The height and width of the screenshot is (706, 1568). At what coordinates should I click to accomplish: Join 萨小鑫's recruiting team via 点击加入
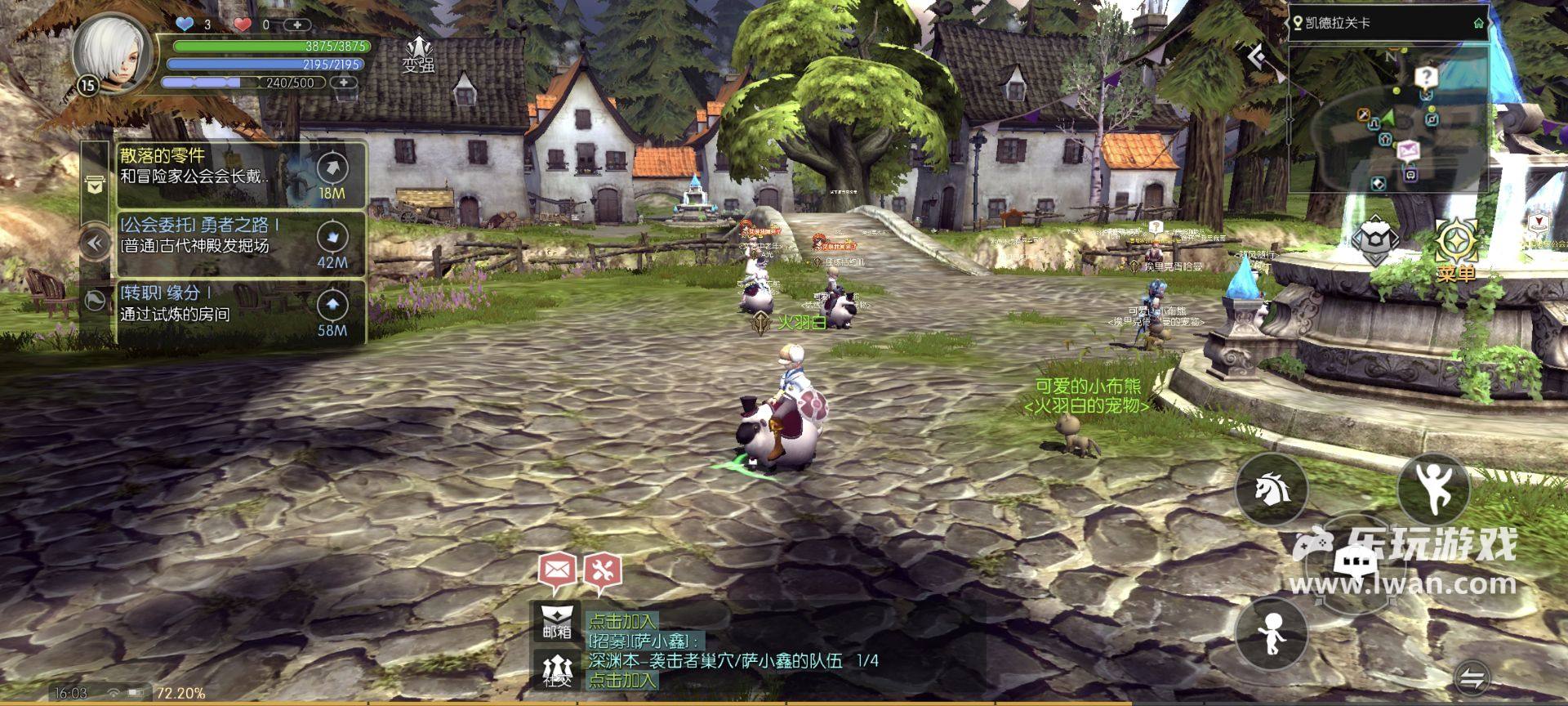(x=622, y=680)
